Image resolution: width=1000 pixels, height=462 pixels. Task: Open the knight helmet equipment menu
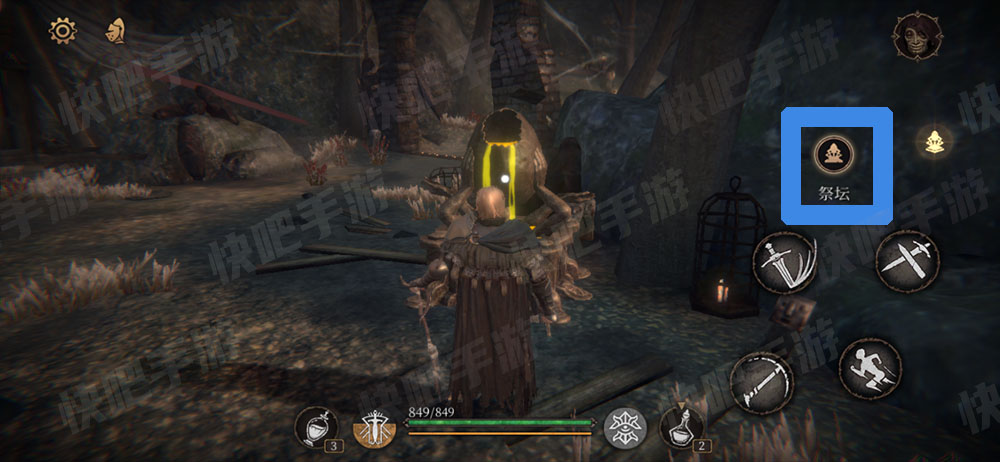tap(116, 31)
